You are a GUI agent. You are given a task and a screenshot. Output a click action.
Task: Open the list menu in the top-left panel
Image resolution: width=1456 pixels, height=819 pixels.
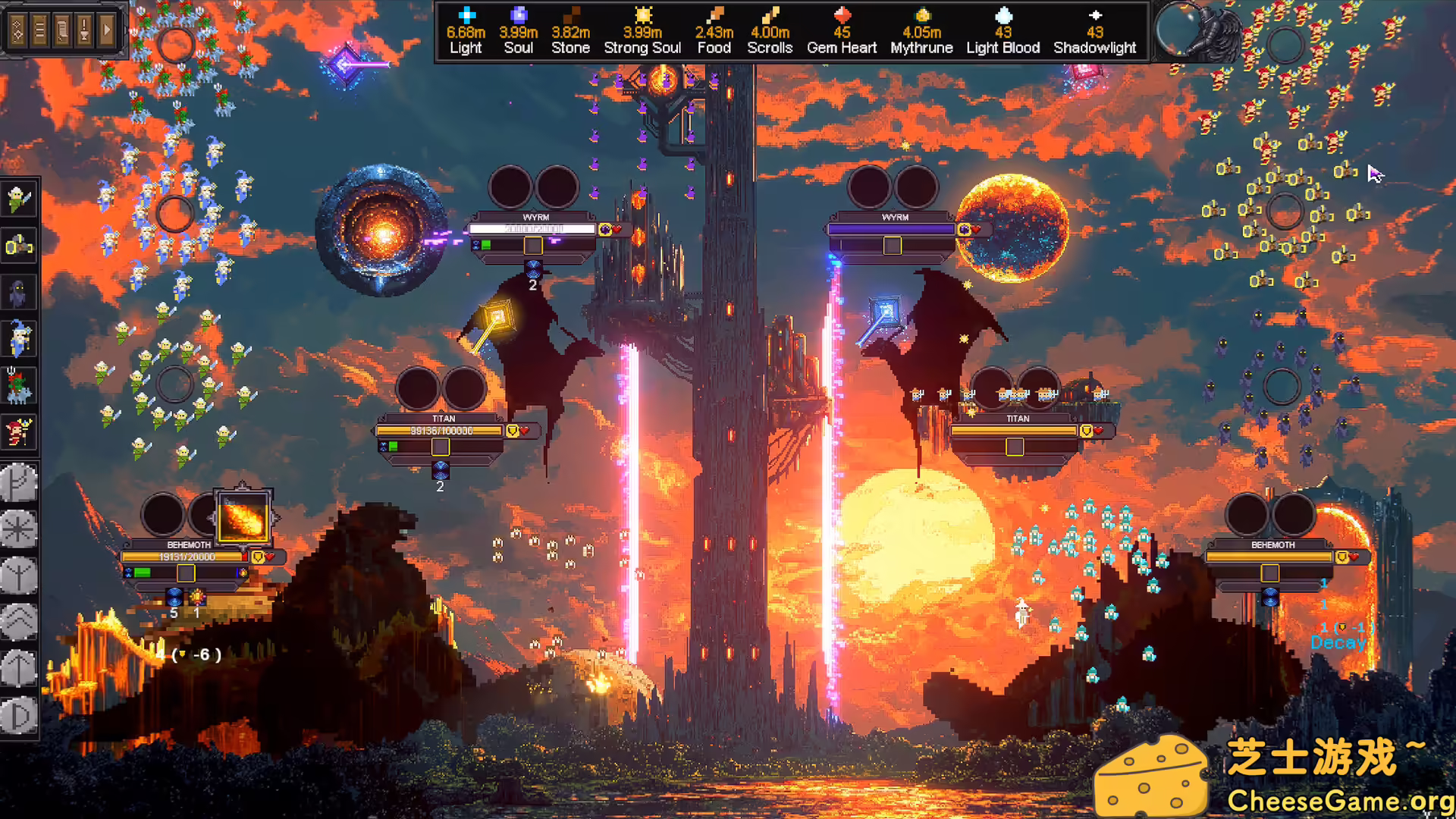click(x=39, y=28)
